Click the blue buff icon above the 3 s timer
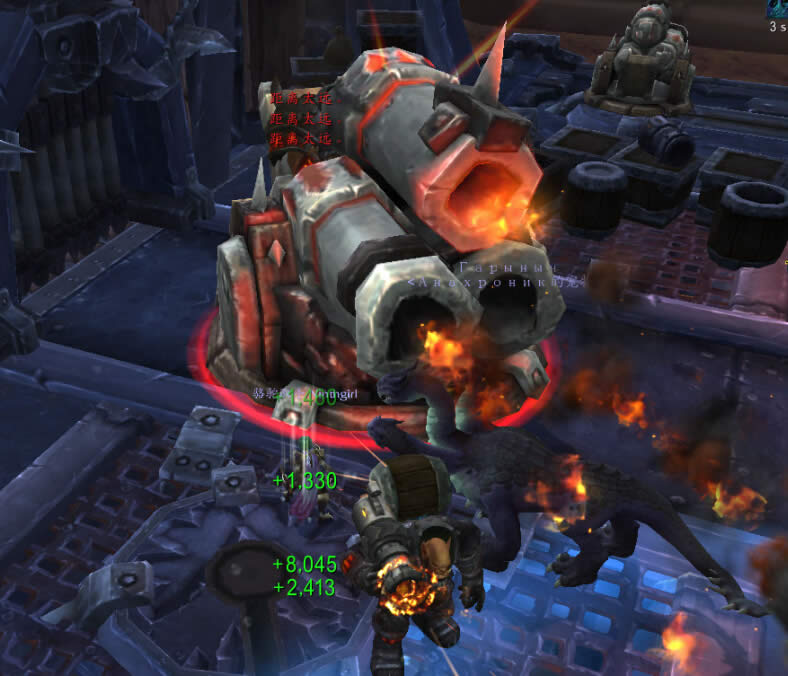This screenshot has height=676, width=788. [x=778, y=6]
